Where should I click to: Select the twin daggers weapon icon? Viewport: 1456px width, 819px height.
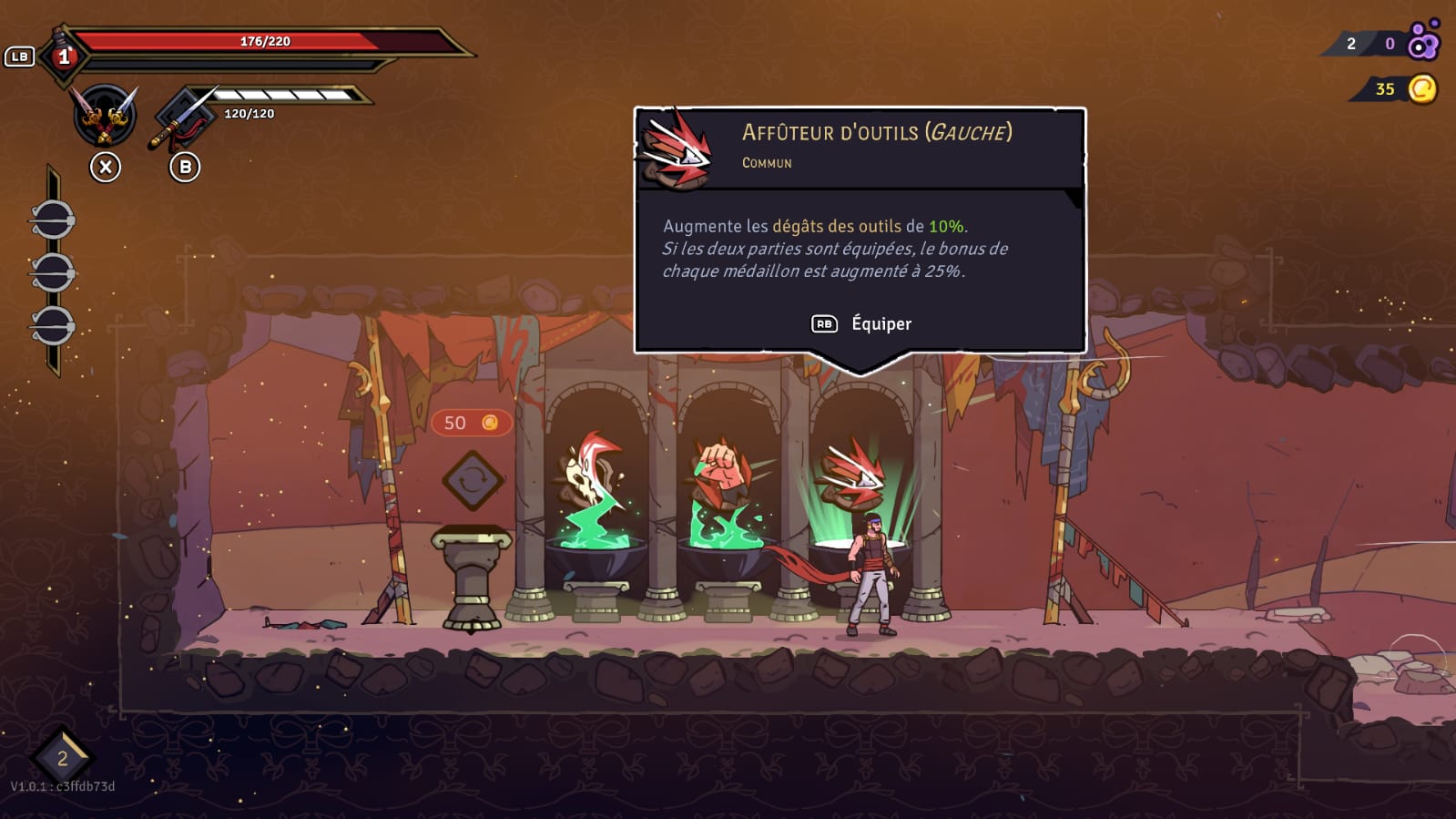pos(105,116)
